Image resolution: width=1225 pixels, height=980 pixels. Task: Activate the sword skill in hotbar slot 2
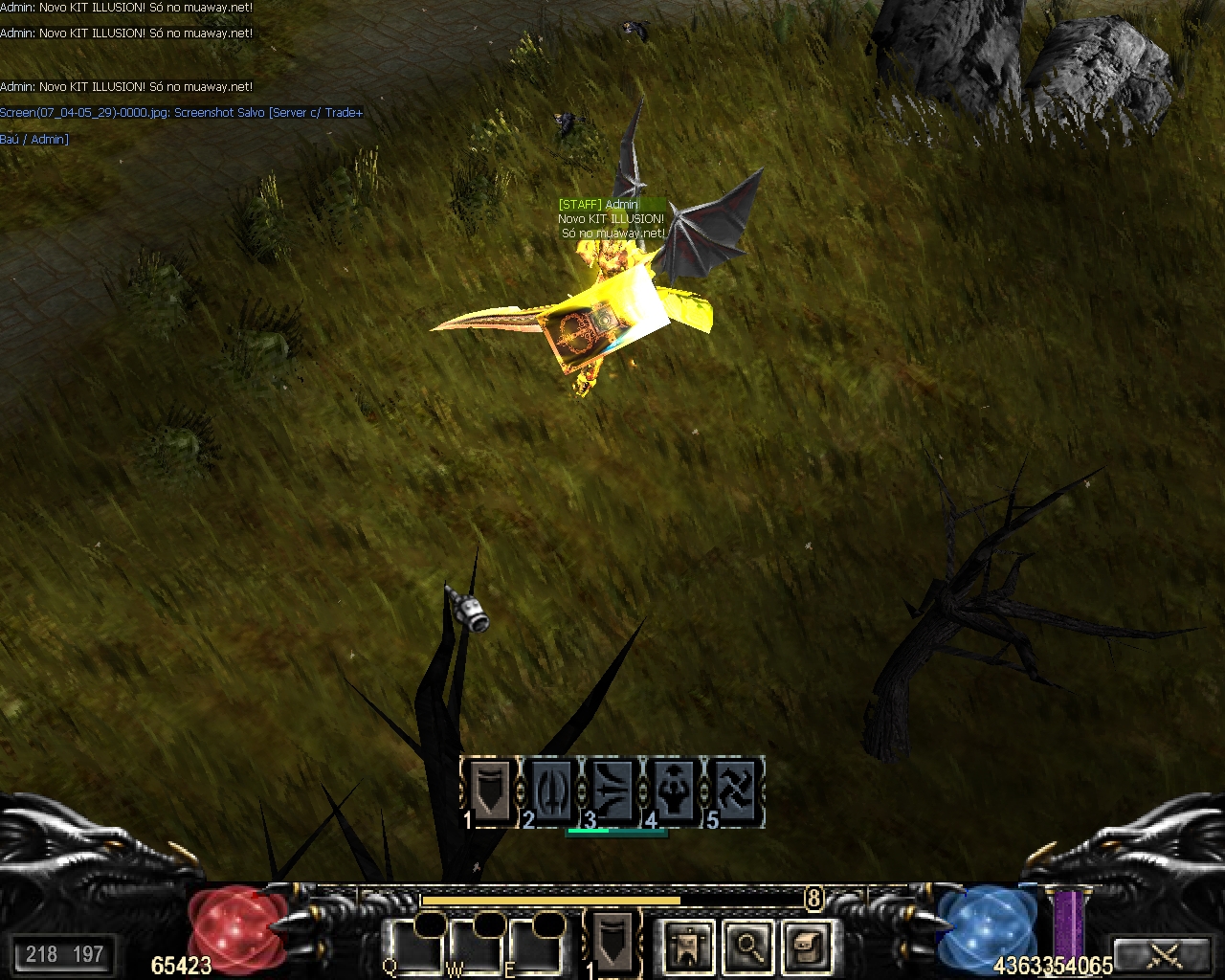click(551, 791)
